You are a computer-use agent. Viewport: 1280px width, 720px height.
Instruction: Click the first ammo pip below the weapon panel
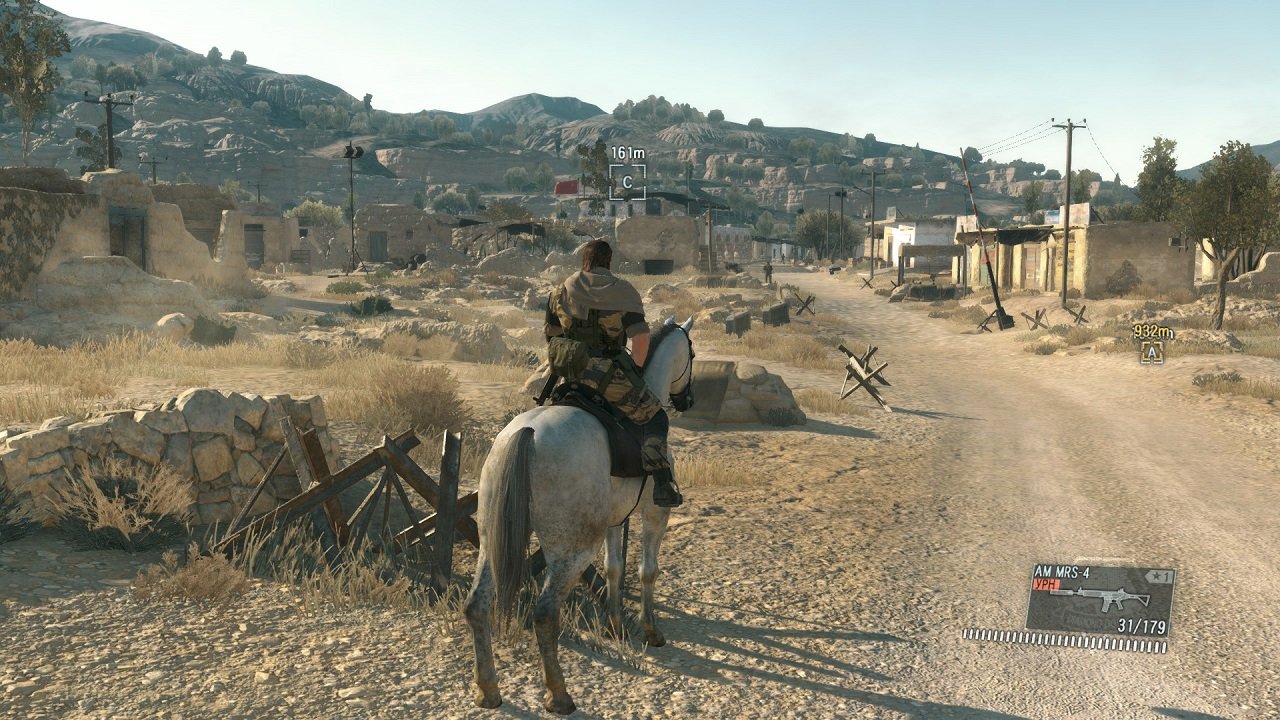(966, 634)
